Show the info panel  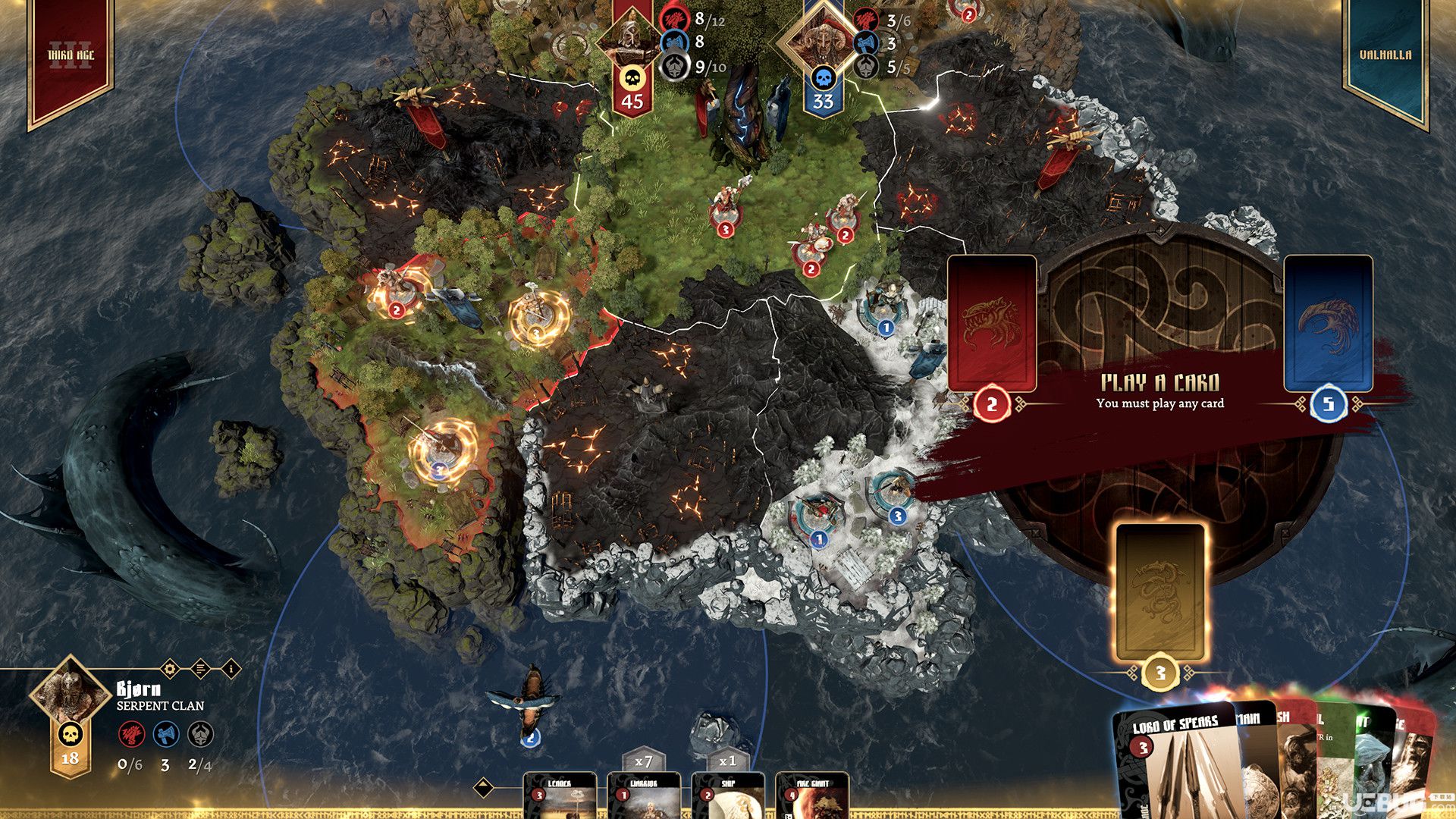(231, 669)
